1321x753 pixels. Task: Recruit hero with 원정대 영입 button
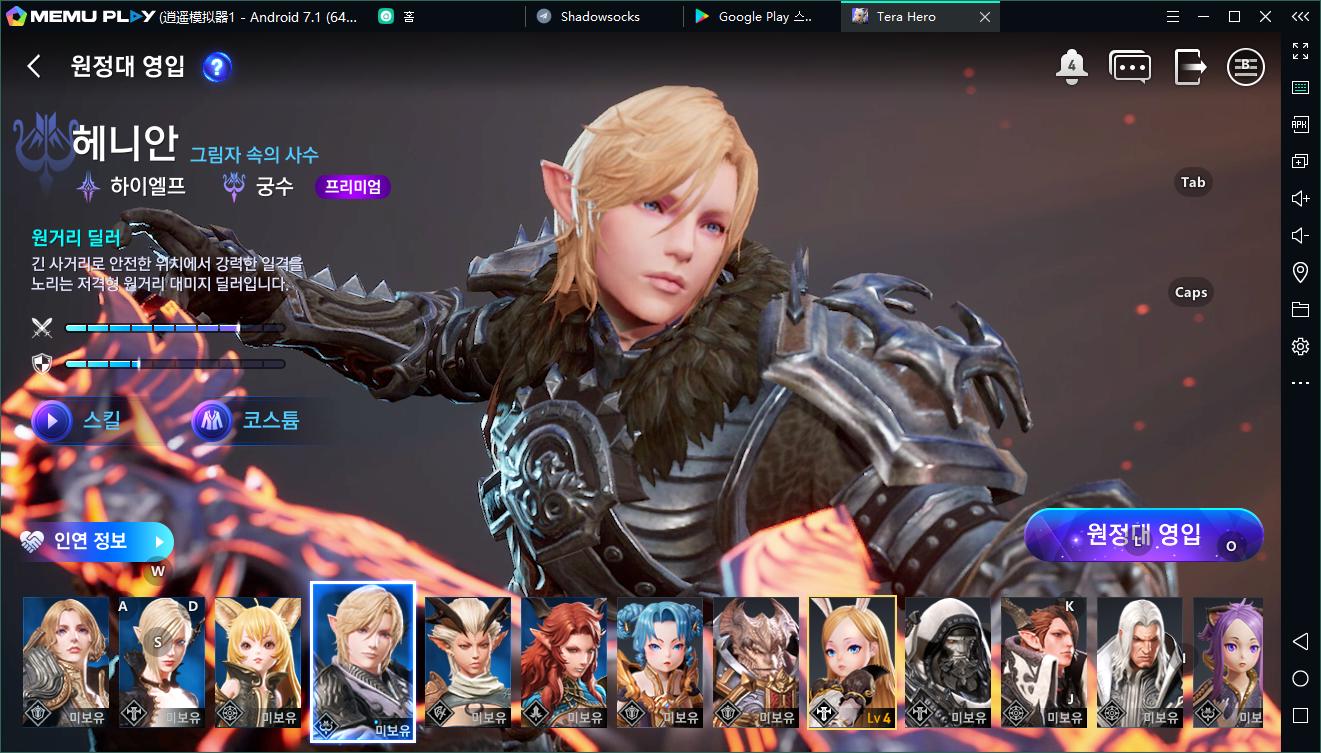pos(1143,535)
